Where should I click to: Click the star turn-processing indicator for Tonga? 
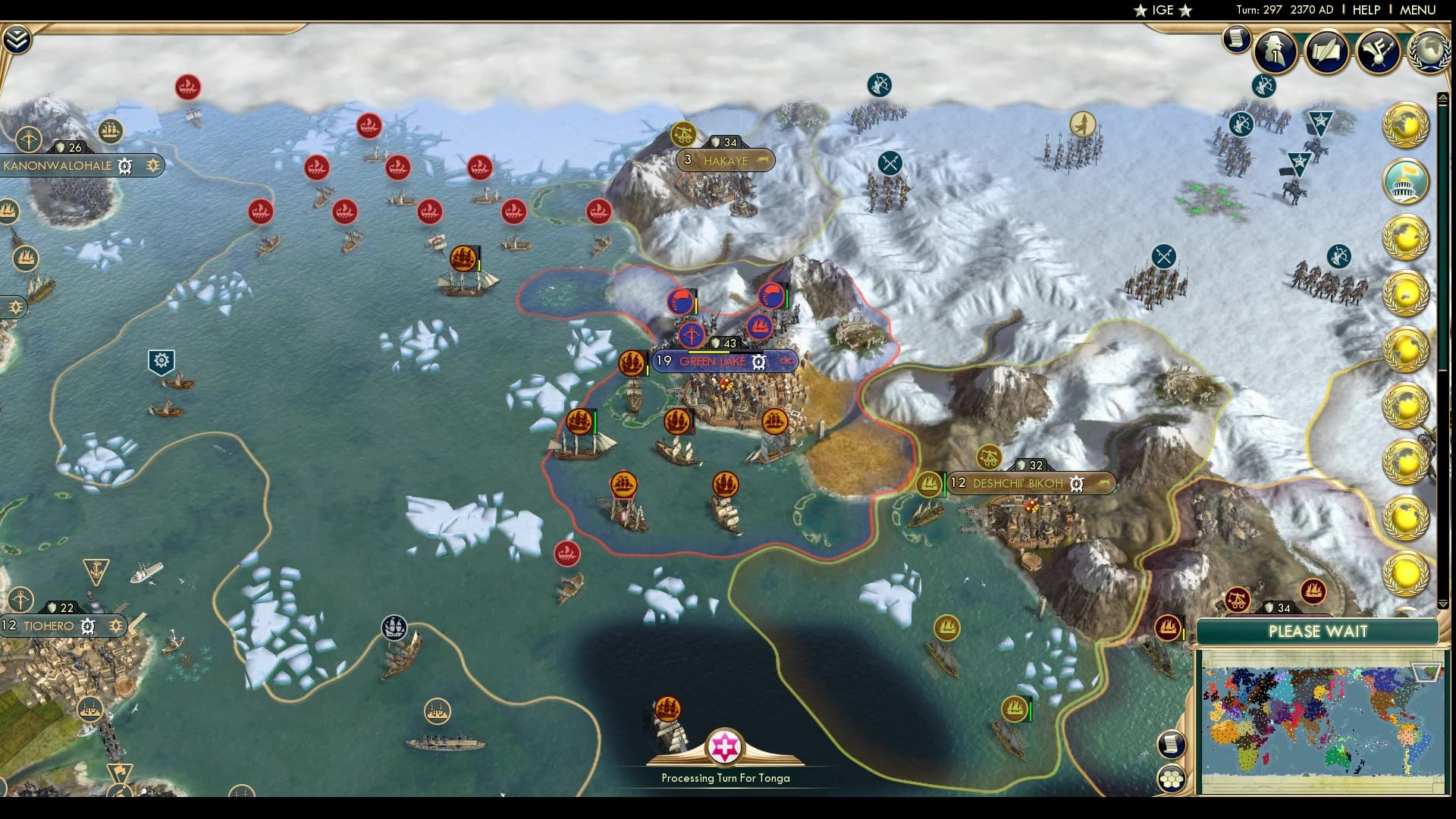click(724, 747)
